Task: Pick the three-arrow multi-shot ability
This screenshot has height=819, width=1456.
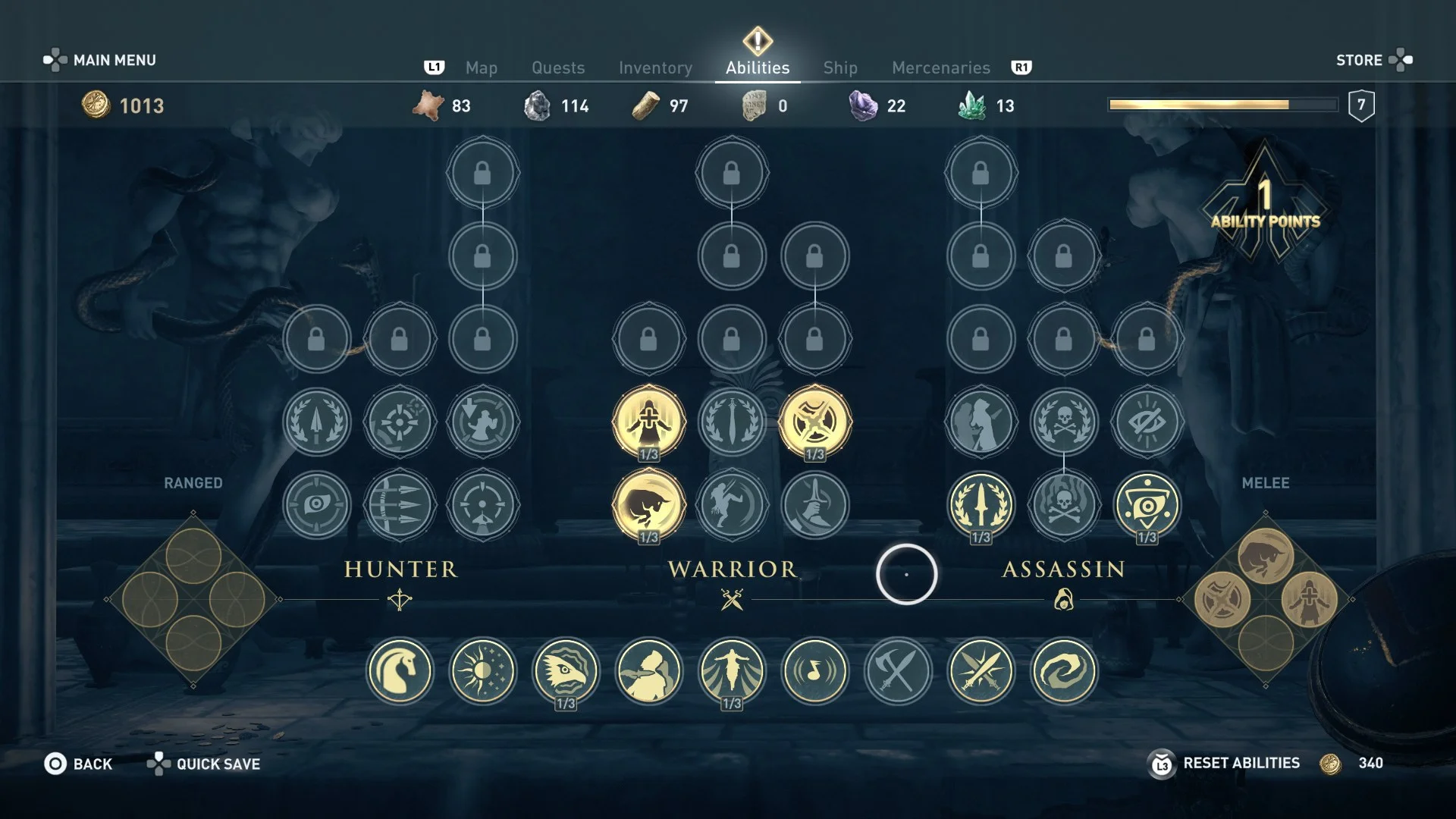Action: tap(400, 505)
